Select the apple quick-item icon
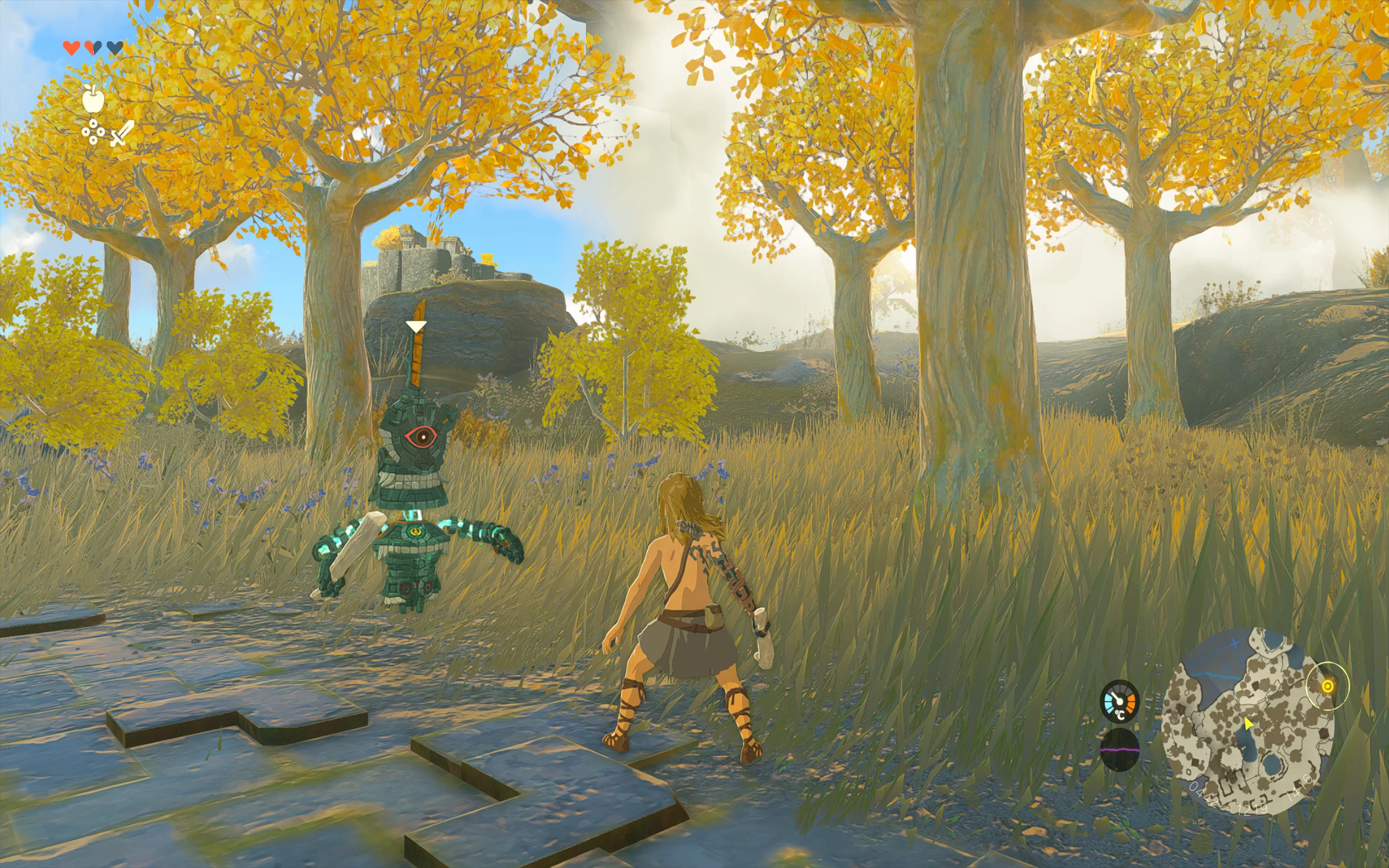Image resolution: width=1389 pixels, height=868 pixels. click(x=93, y=99)
